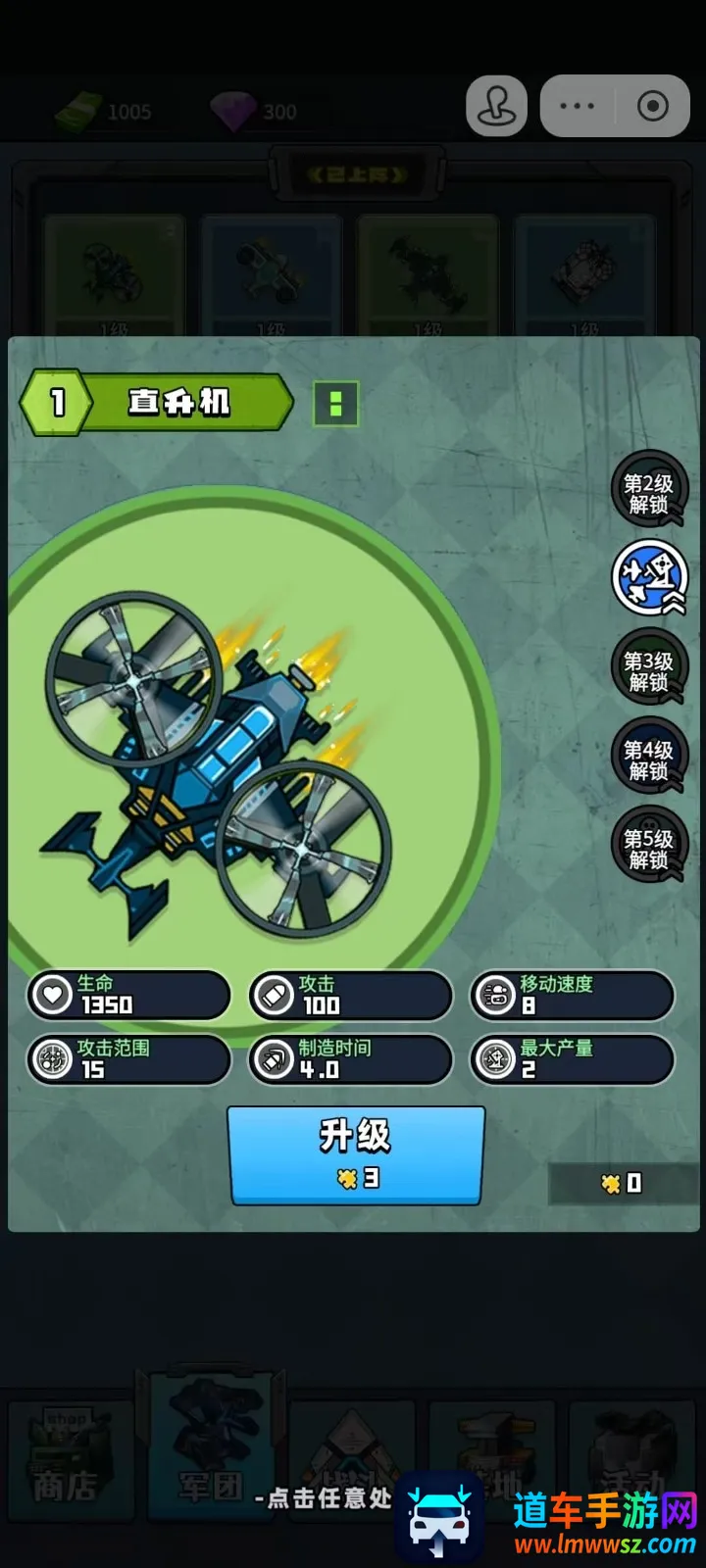Select the blue unlocked skill icon
This screenshot has height=1568, width=706.
click(x=648, y=579)
